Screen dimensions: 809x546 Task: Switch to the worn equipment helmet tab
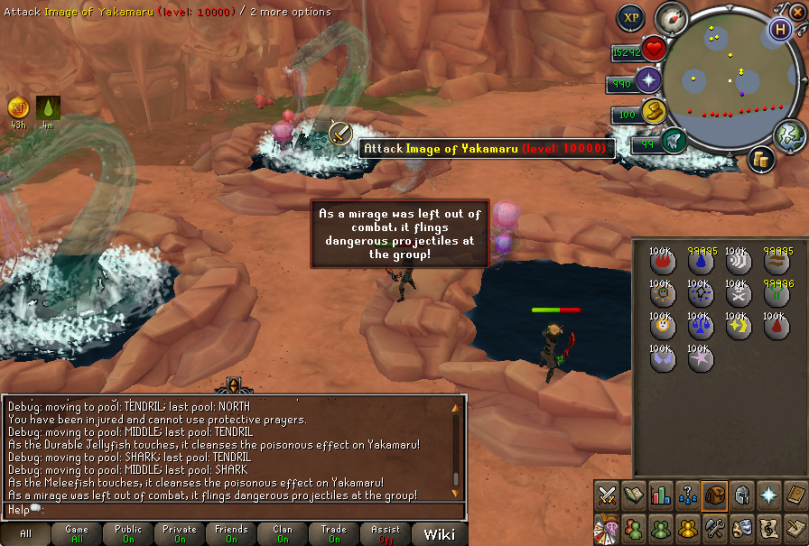coord(741,494)
